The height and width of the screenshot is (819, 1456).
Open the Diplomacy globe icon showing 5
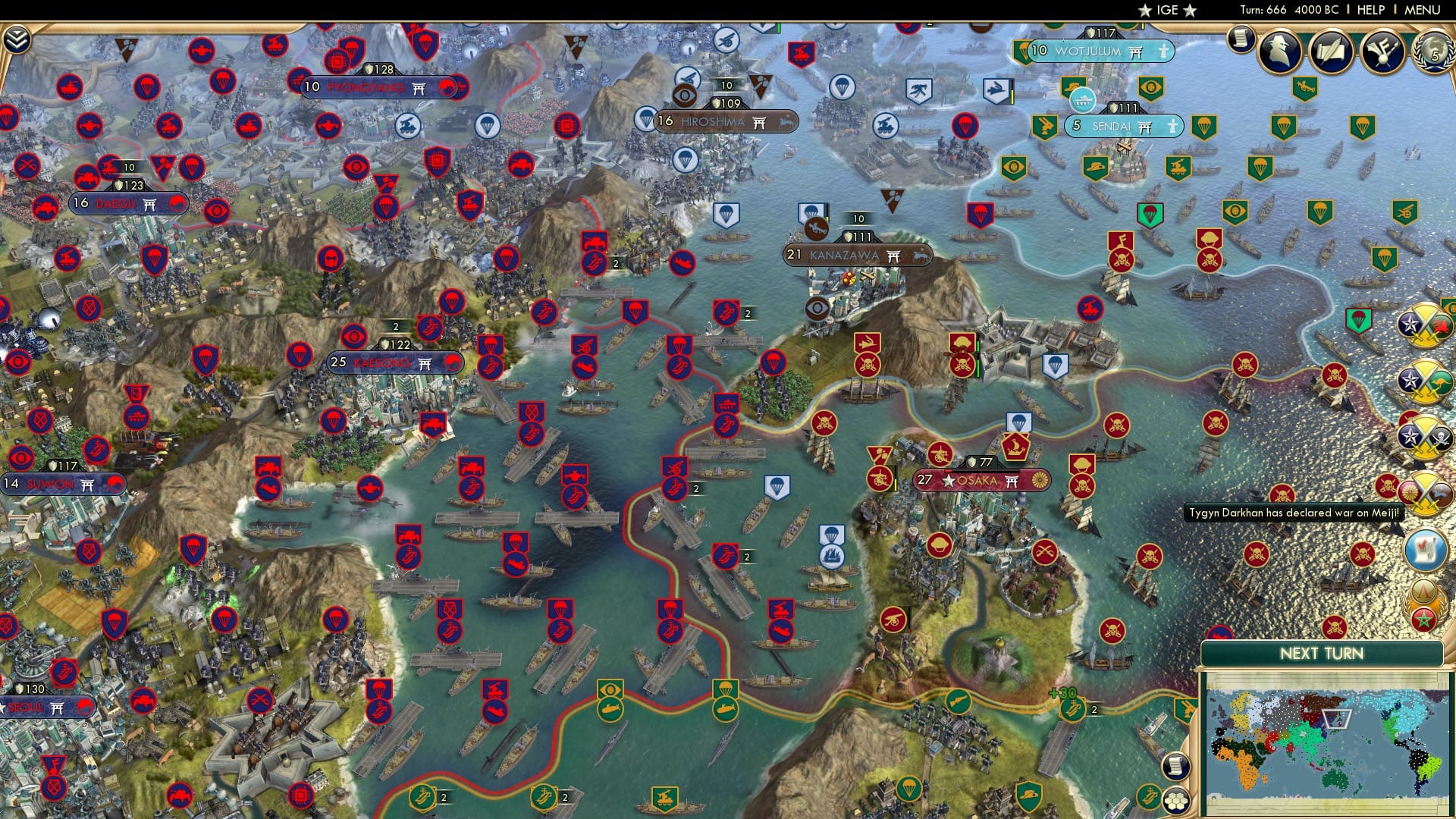click(1433, 54)
